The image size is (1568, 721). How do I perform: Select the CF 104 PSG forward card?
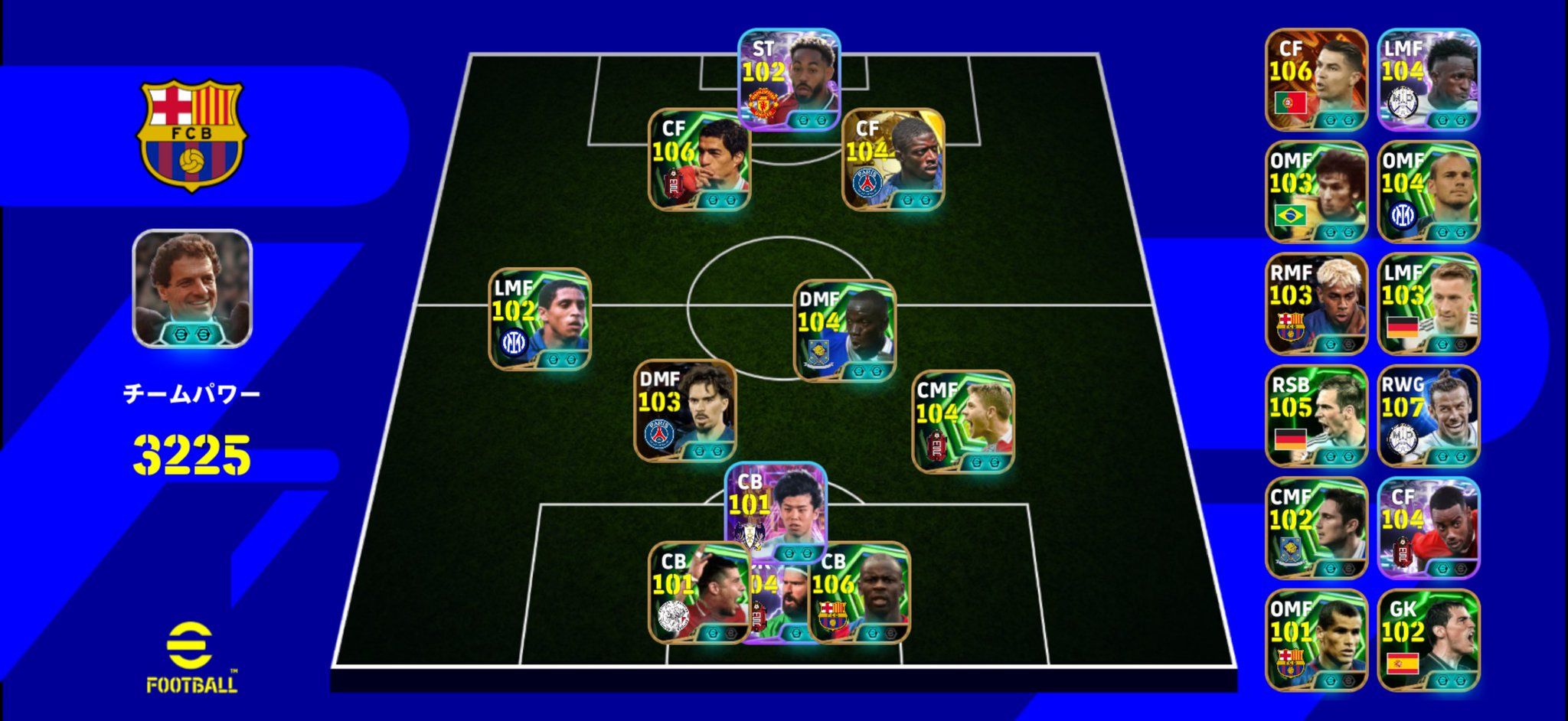pos(893,158)
